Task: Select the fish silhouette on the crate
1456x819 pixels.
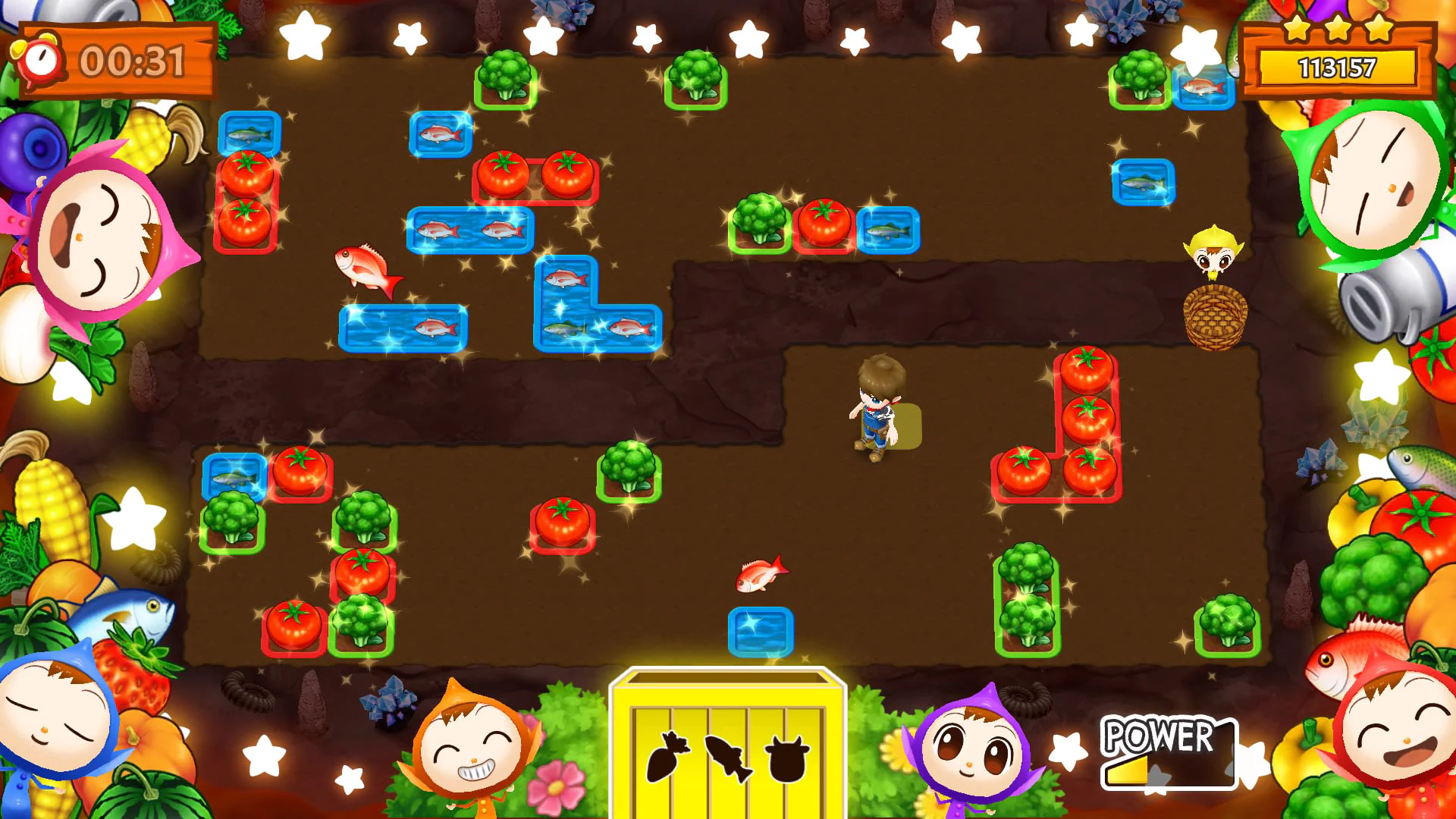Action: click(x=730, y=758)
